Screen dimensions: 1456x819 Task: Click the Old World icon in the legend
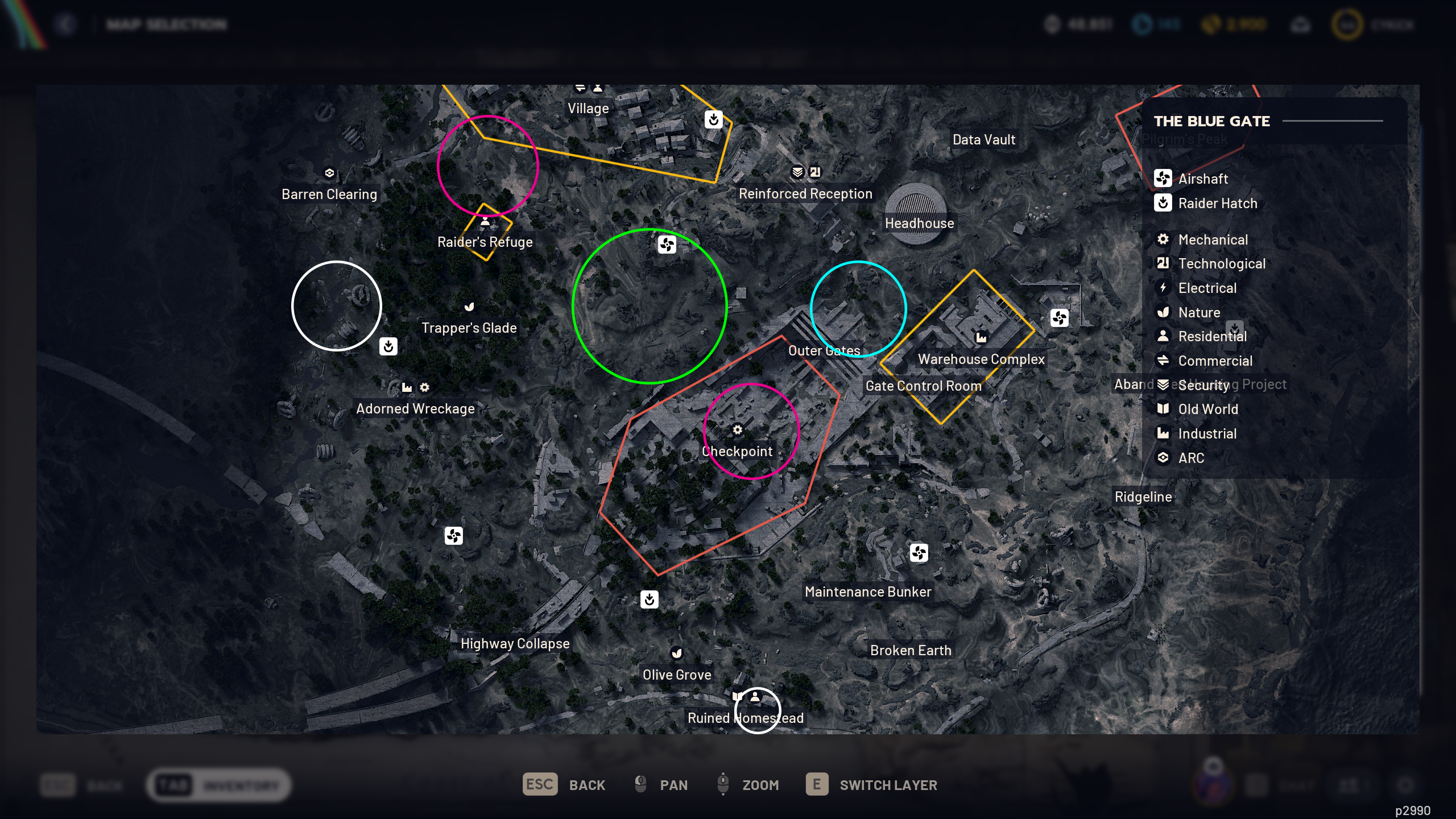(x=1163, y=409)
